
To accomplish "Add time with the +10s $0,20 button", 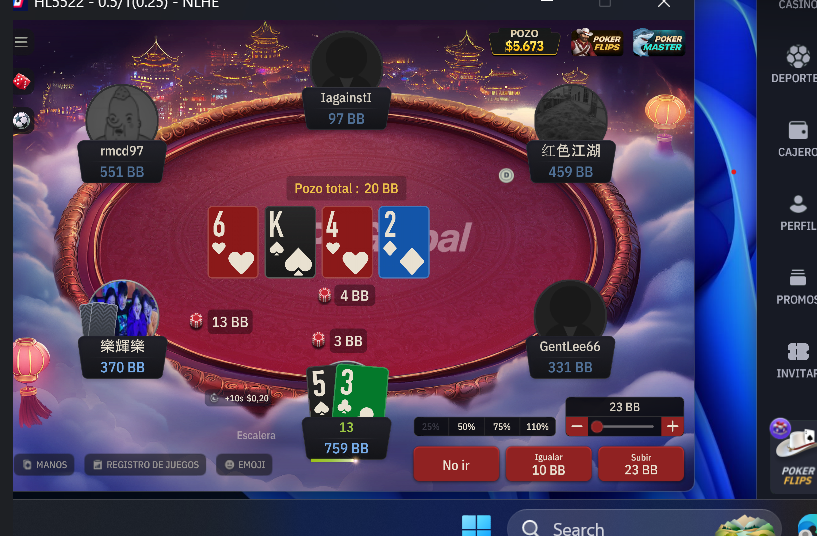I will coord(239,398).
